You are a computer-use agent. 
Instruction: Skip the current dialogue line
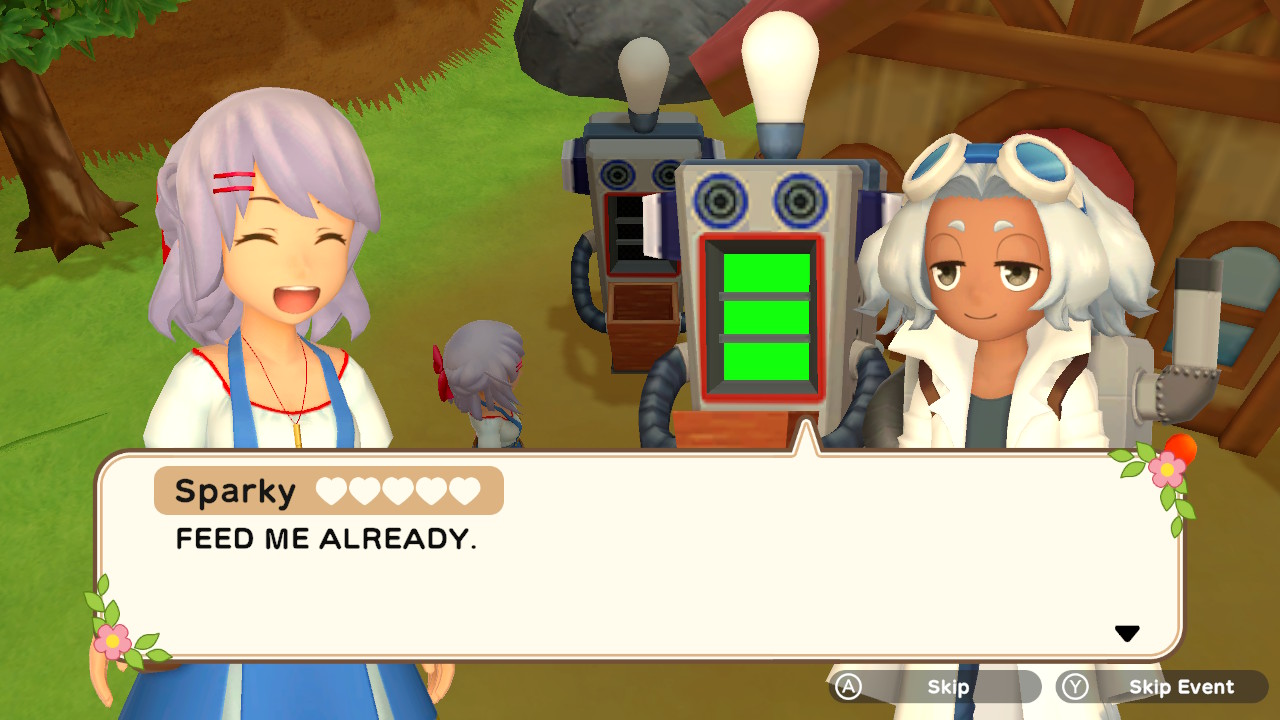[935, 687]
